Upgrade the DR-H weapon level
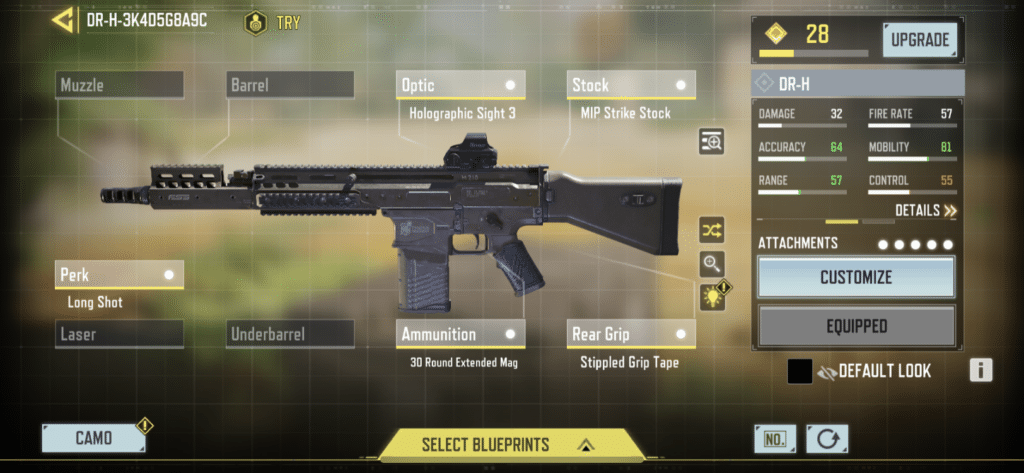This screenshot has height=473, width=1024. pyautogui.click(x=919, y=40)
